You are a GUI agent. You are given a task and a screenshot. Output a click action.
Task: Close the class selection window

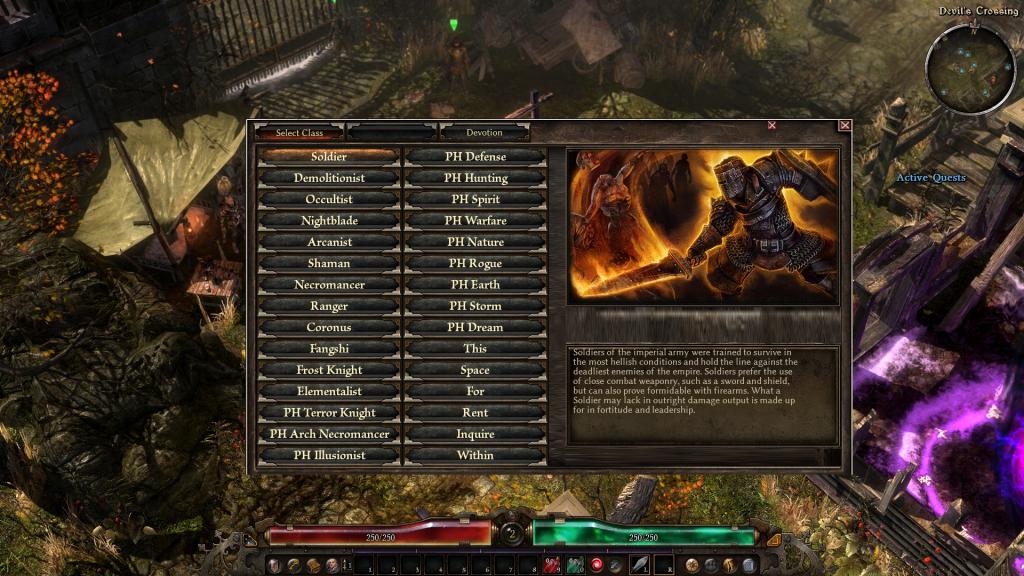(845, 125)
